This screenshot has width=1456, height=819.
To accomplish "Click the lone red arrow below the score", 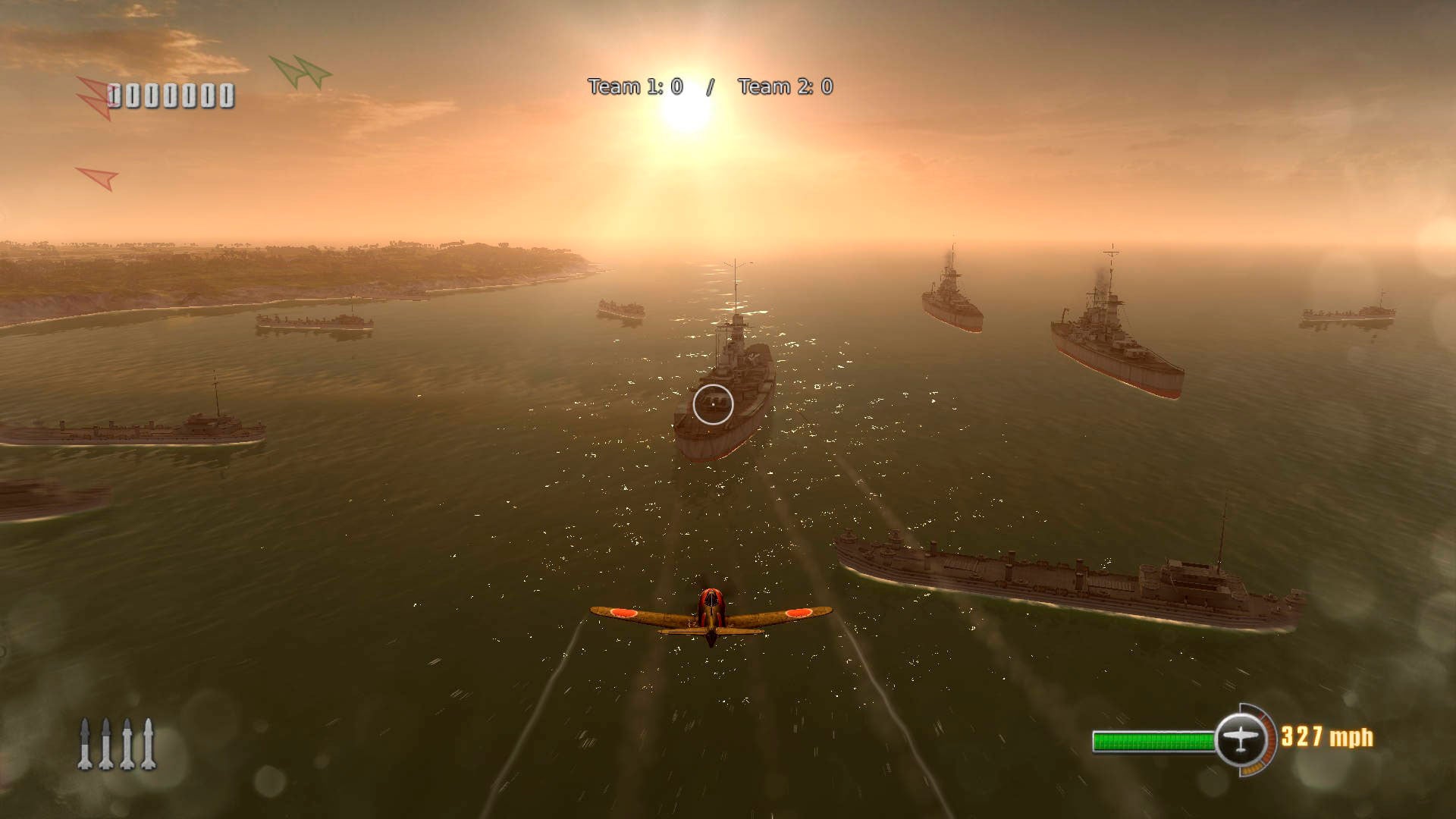I will coord(98,178).
